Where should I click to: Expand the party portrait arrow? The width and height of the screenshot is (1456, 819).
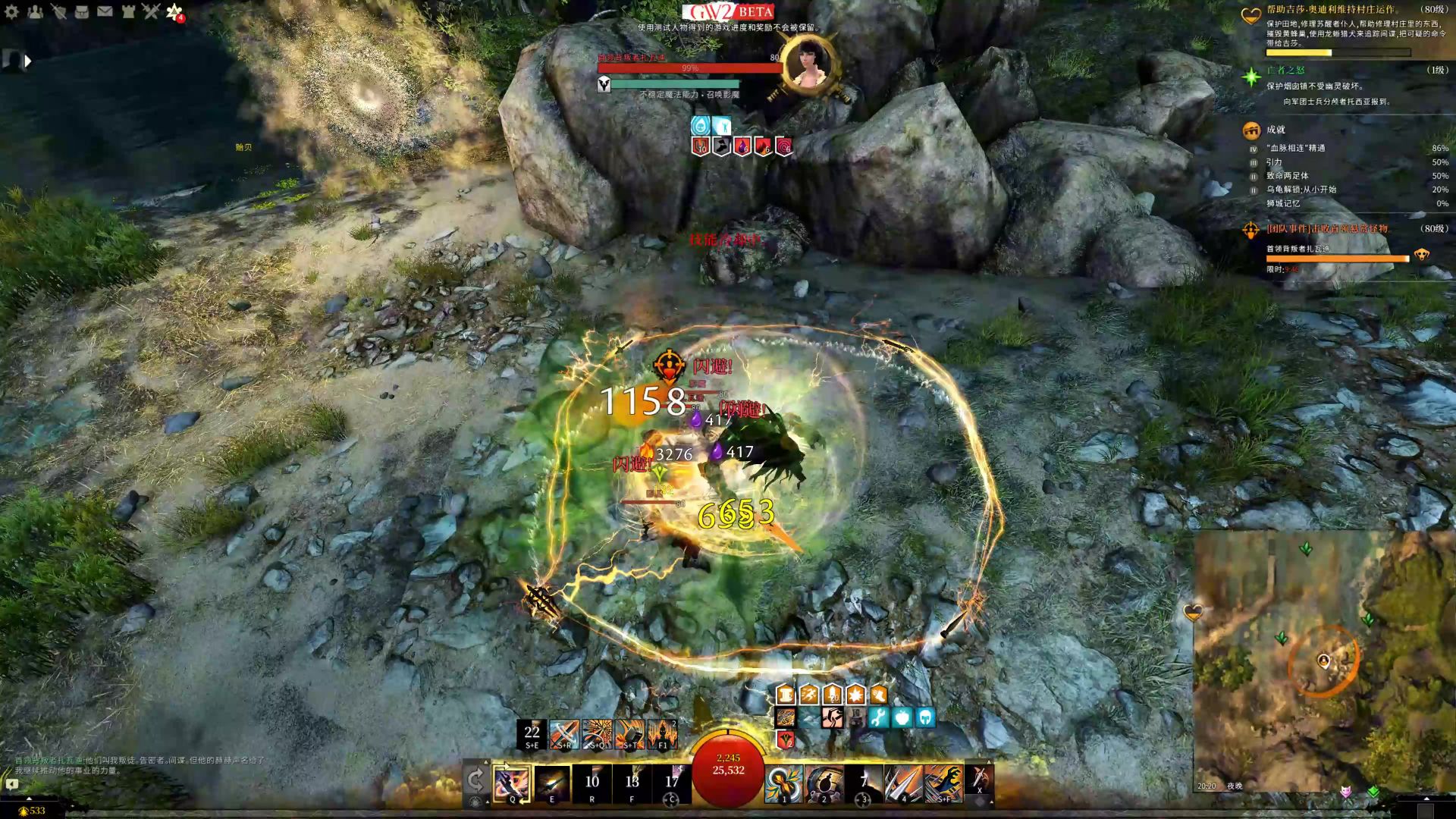[x=28, y=61]
